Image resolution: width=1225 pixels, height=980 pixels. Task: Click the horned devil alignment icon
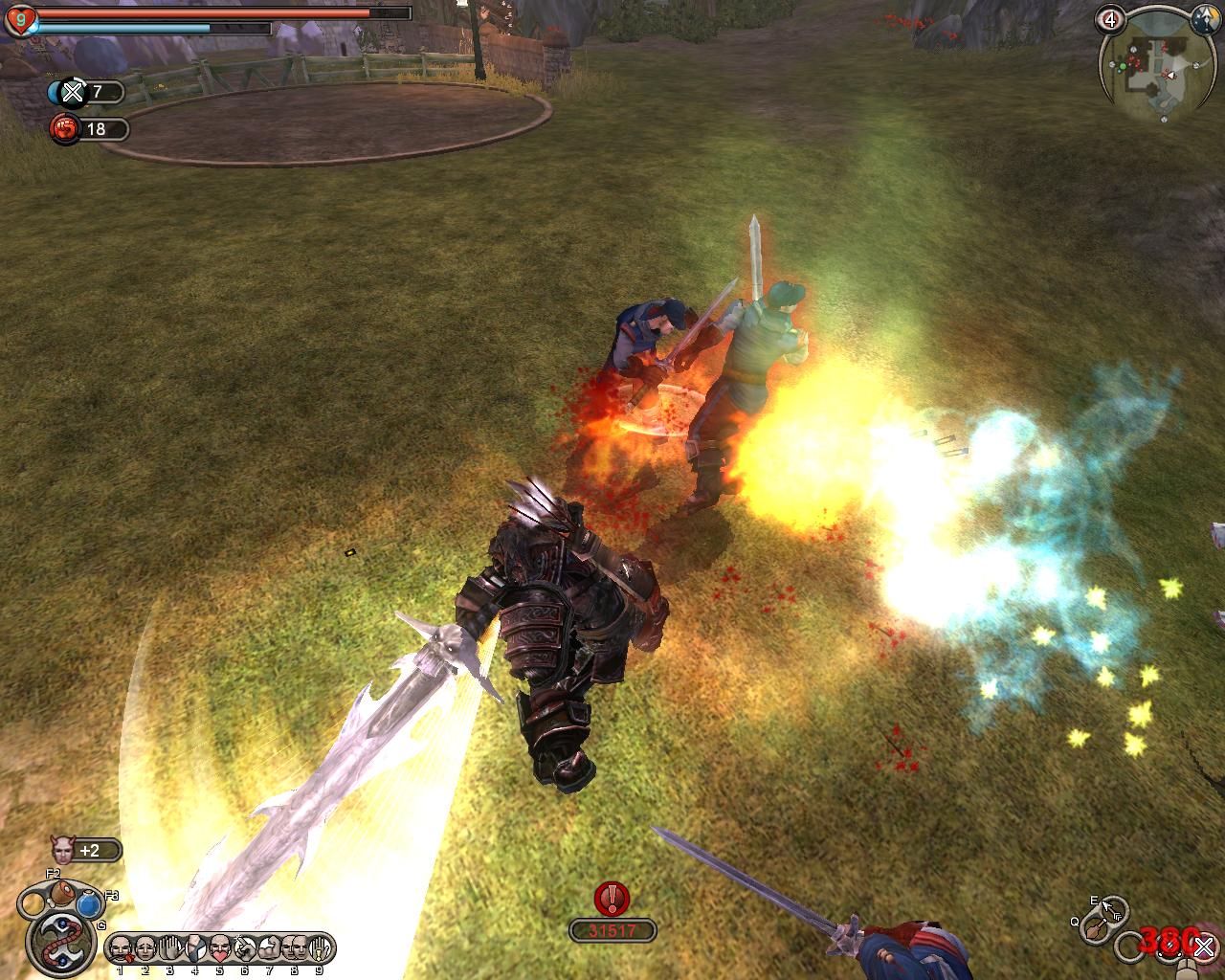64,849
